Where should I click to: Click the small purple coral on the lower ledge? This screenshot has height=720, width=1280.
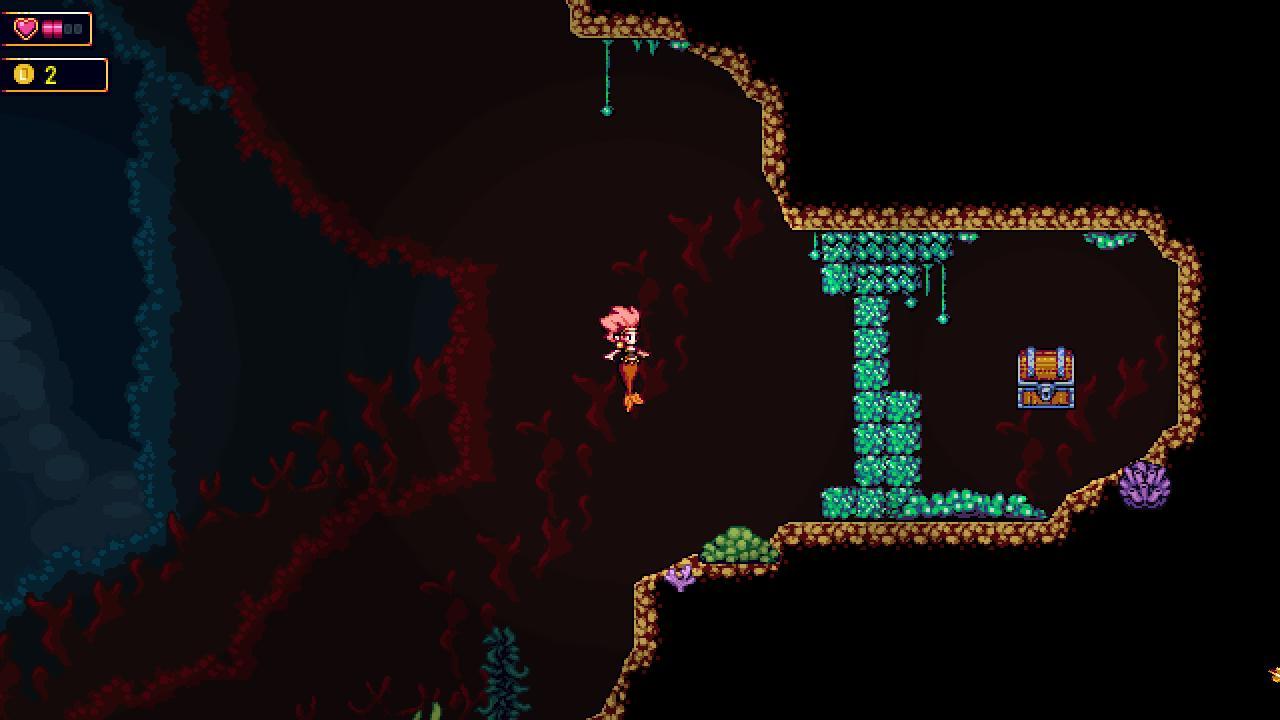(x=679, y=580)
